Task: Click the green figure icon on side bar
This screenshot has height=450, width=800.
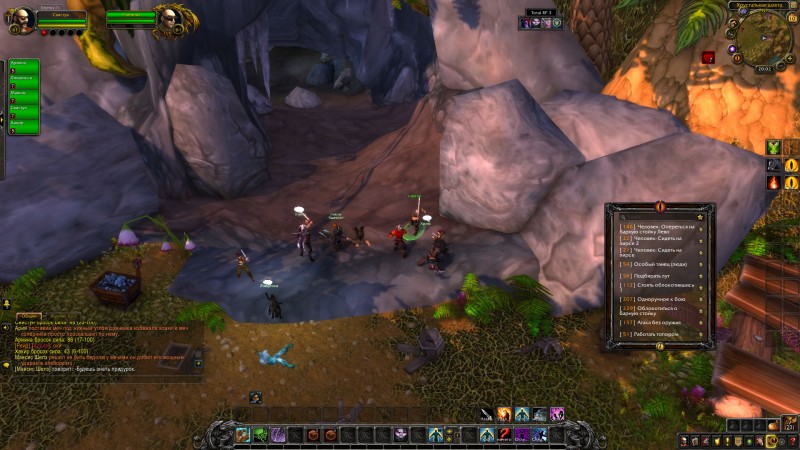Action: click(x=774, y=148)
